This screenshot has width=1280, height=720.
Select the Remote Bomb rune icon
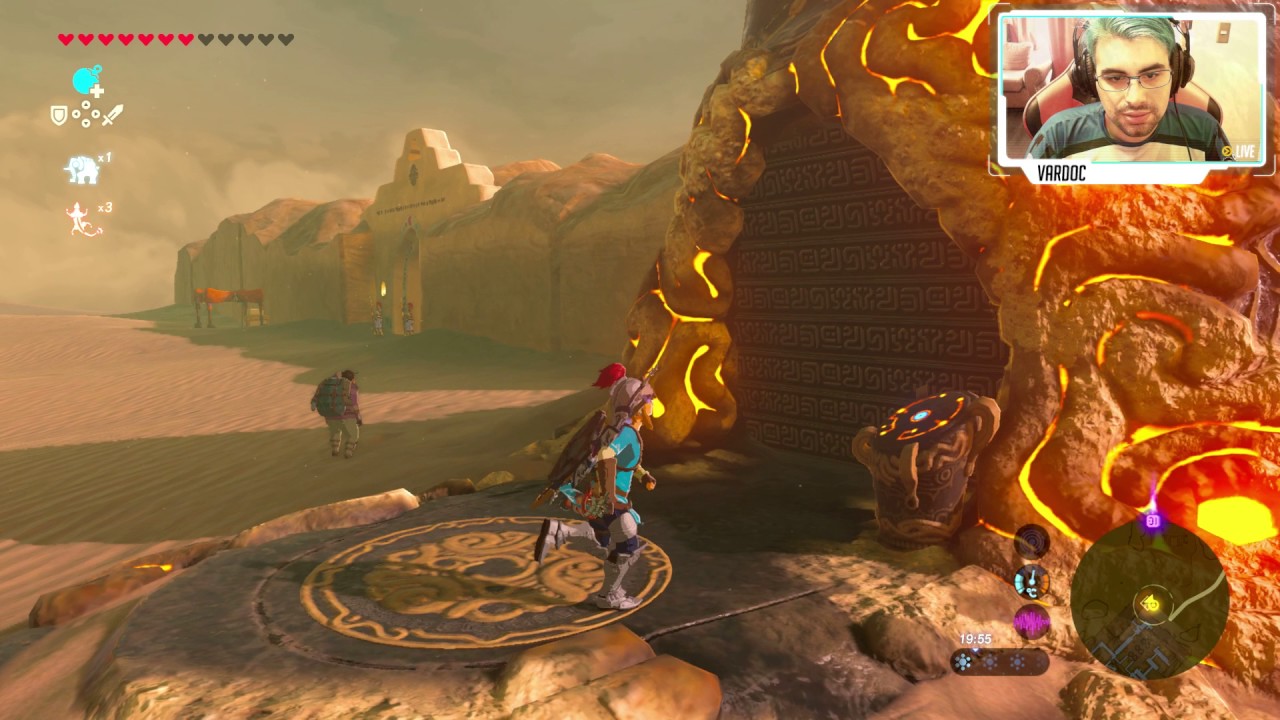click(x=87, y=81)
